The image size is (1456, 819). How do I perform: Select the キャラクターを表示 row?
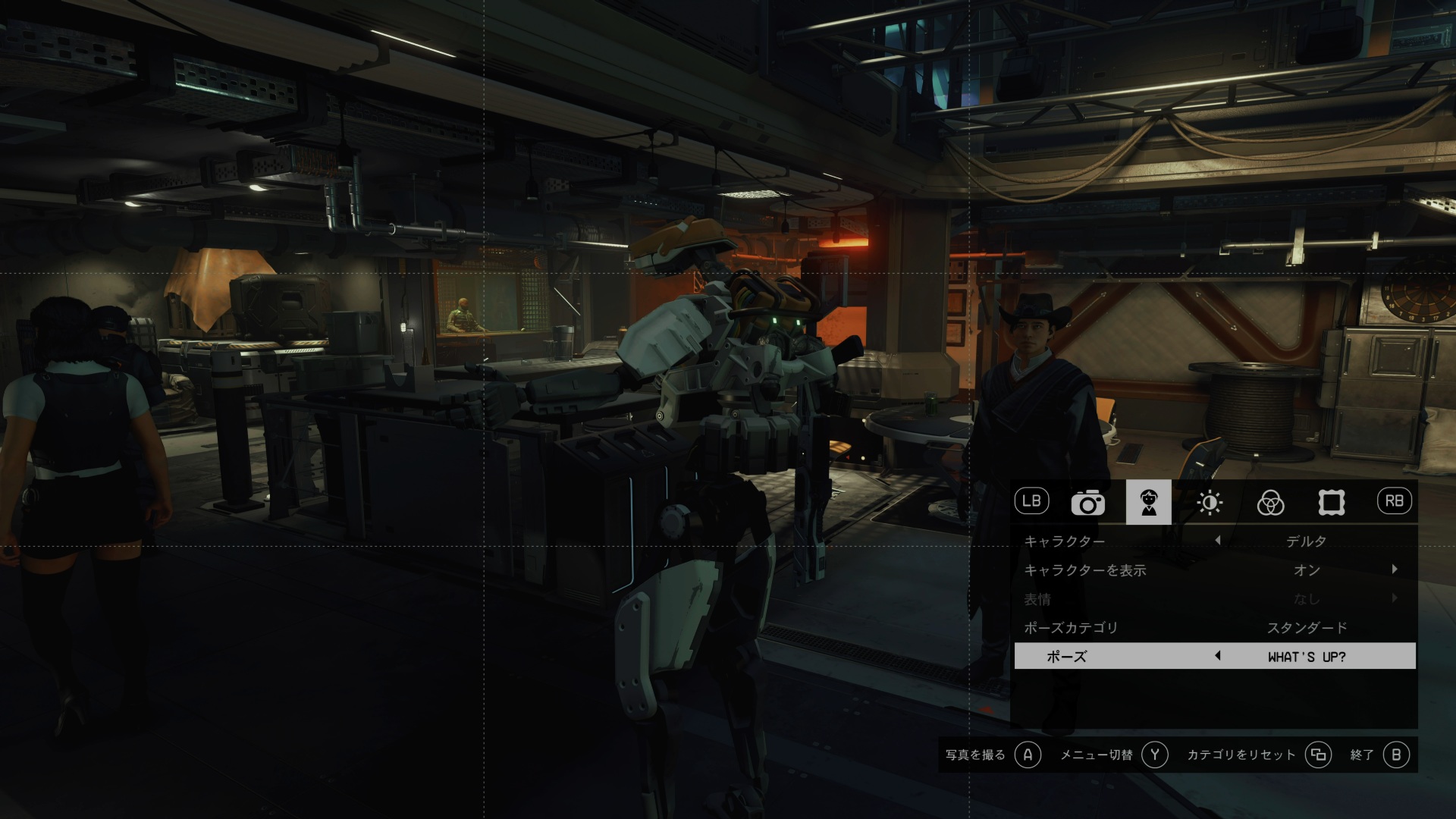1213,570
